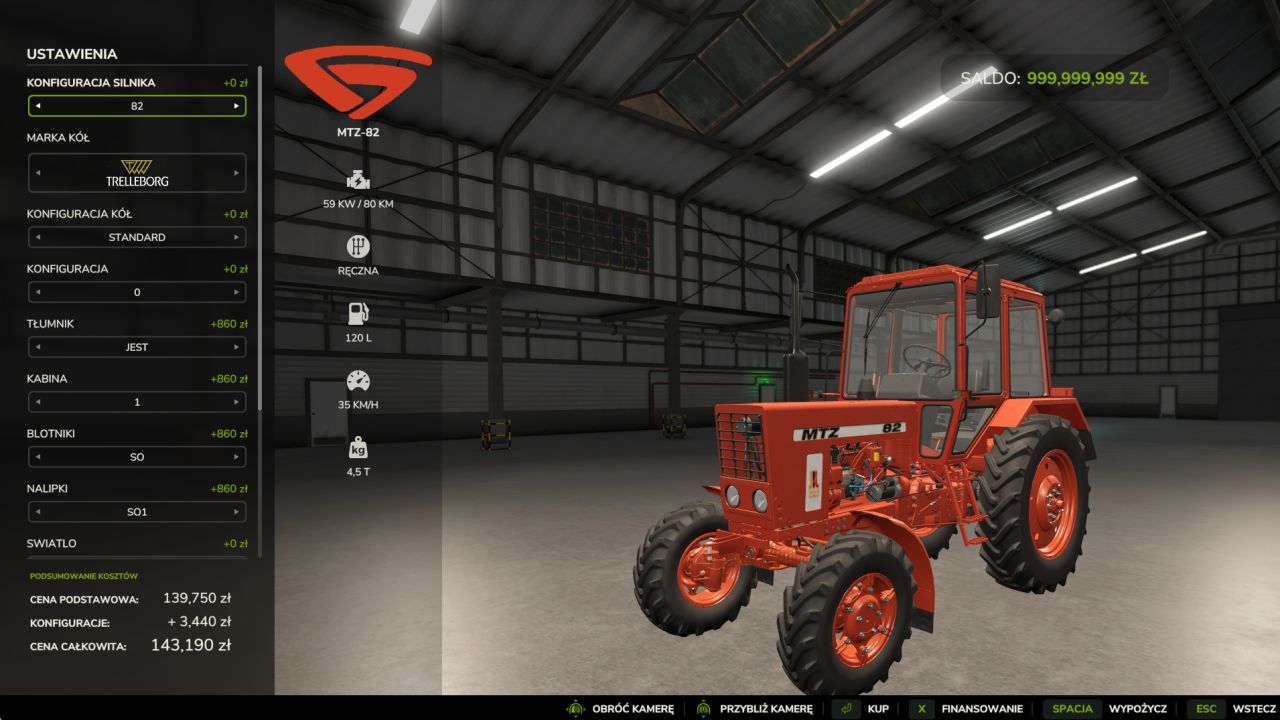The image size is (1280, 720).
Task: Select next engine configuration option
Action: pyautogui.click(x=237, y=106)
